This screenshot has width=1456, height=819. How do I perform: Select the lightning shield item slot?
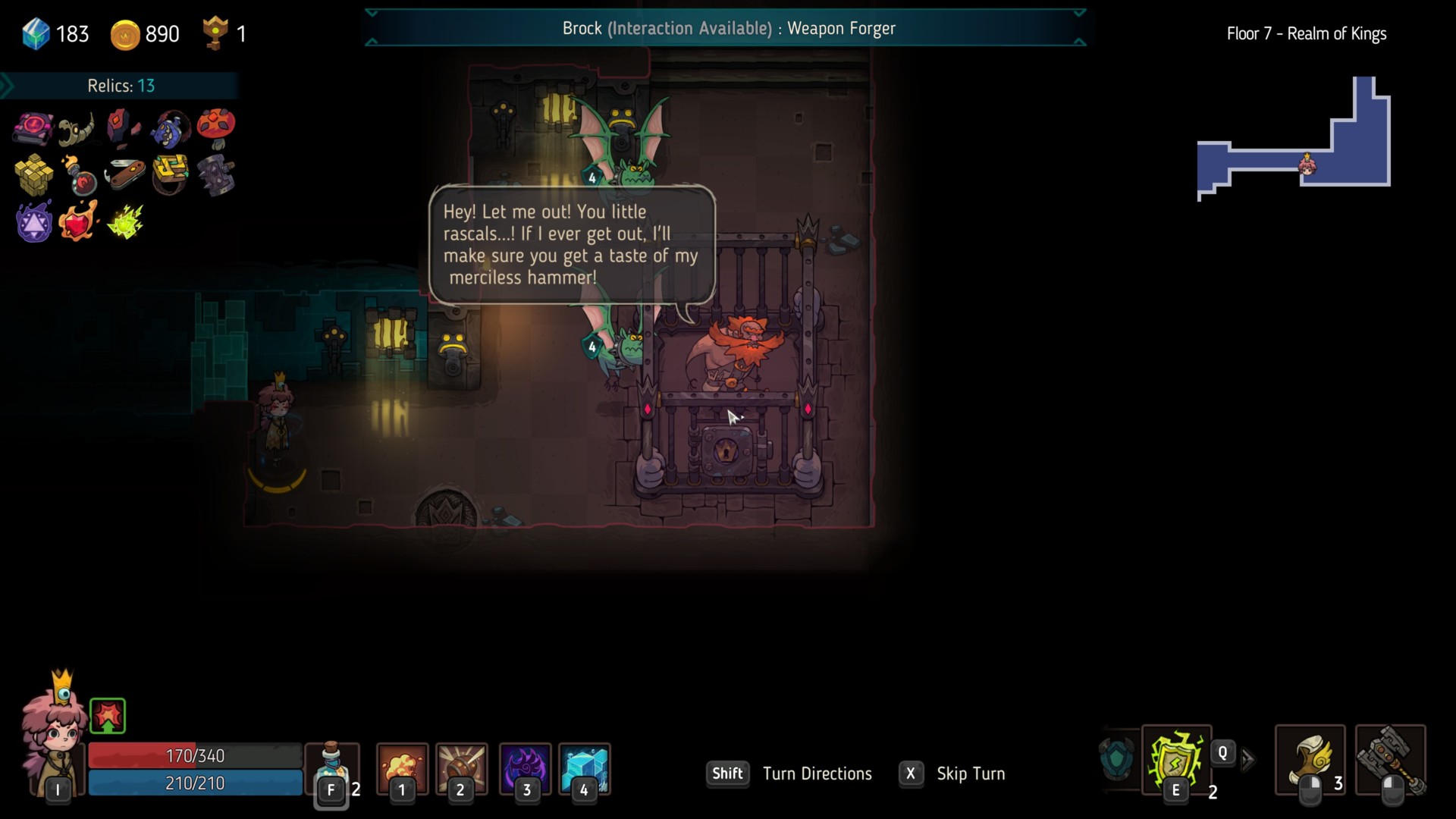pos(1175,760)
